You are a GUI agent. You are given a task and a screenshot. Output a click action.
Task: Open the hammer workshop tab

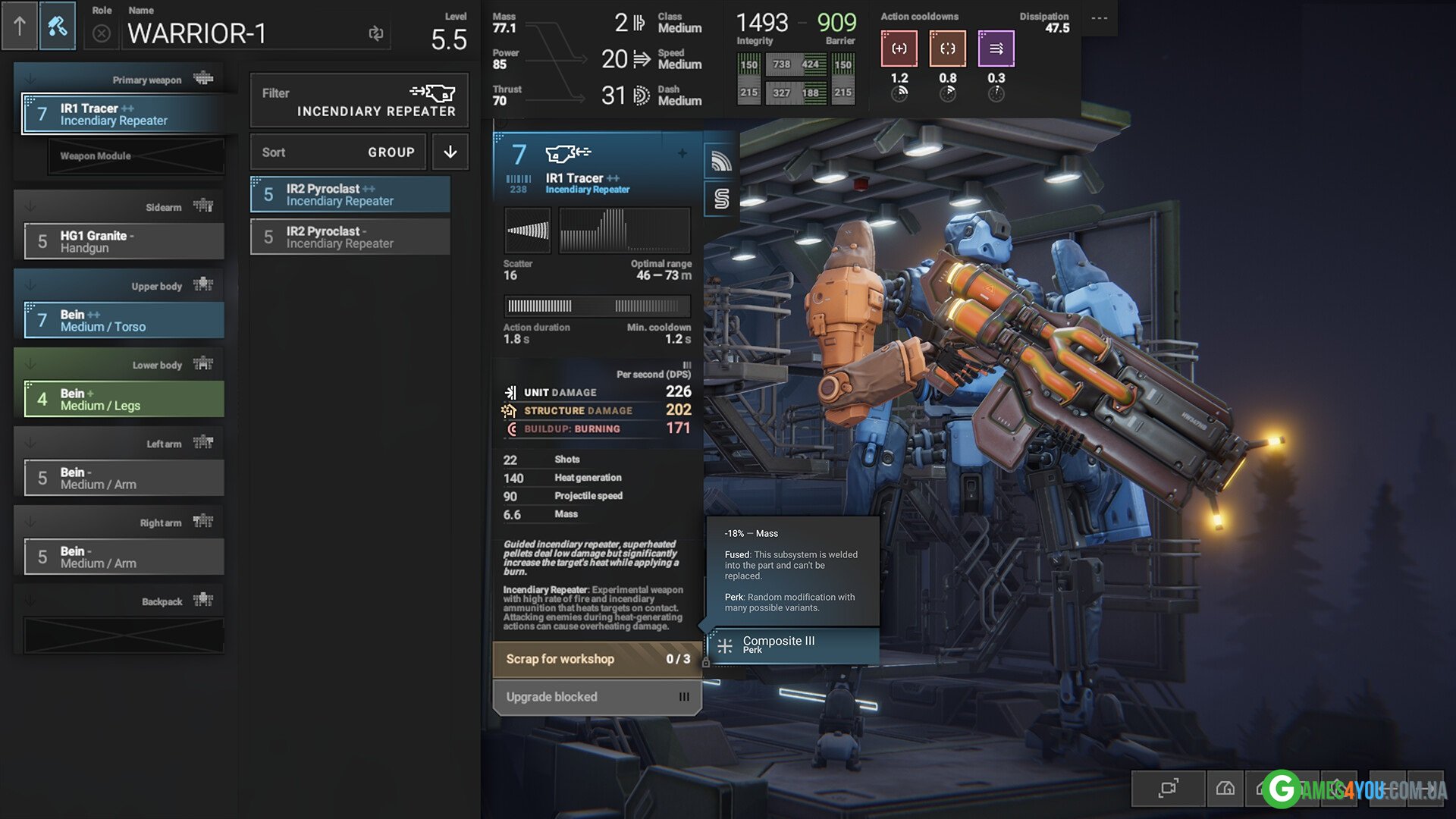[58, 27]
